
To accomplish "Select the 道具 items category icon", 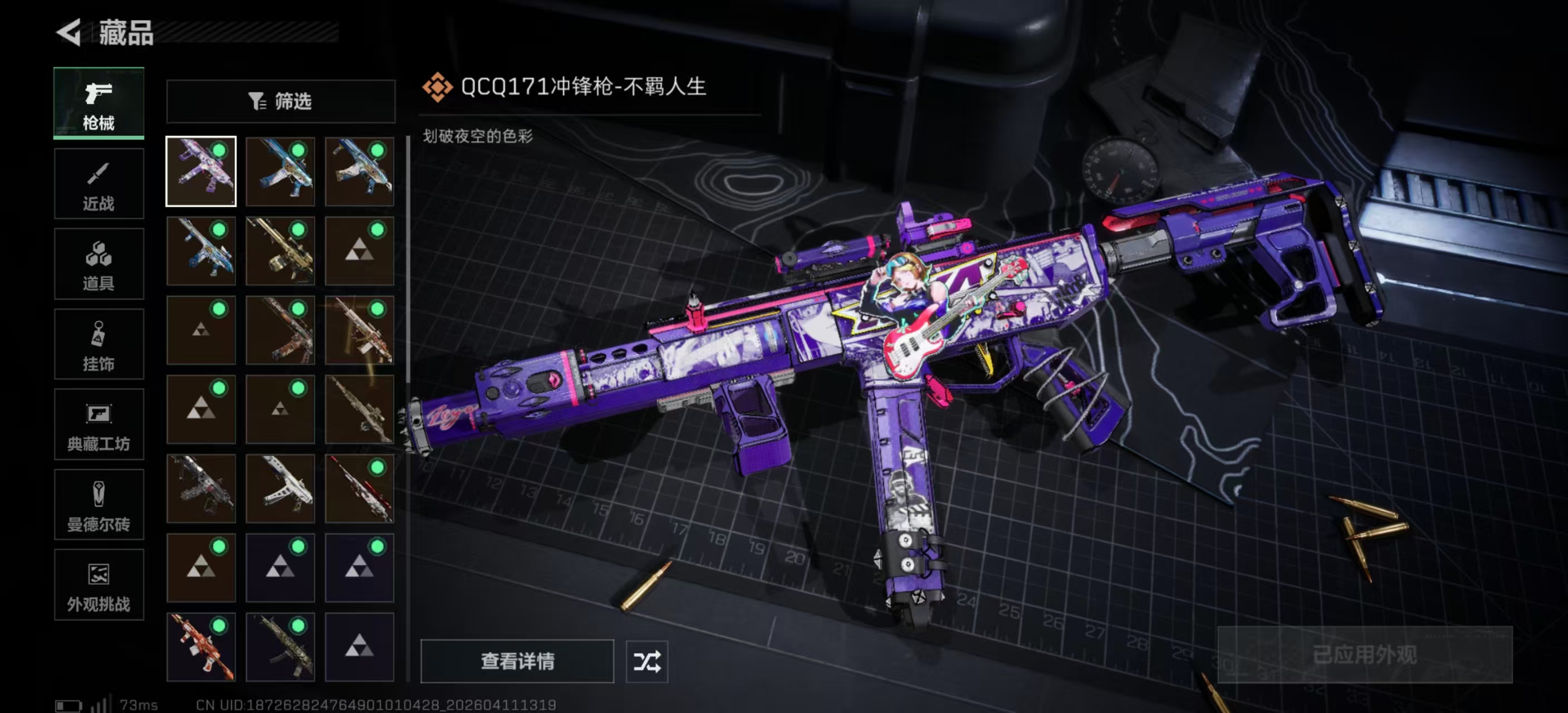I will tap(99, 264).
